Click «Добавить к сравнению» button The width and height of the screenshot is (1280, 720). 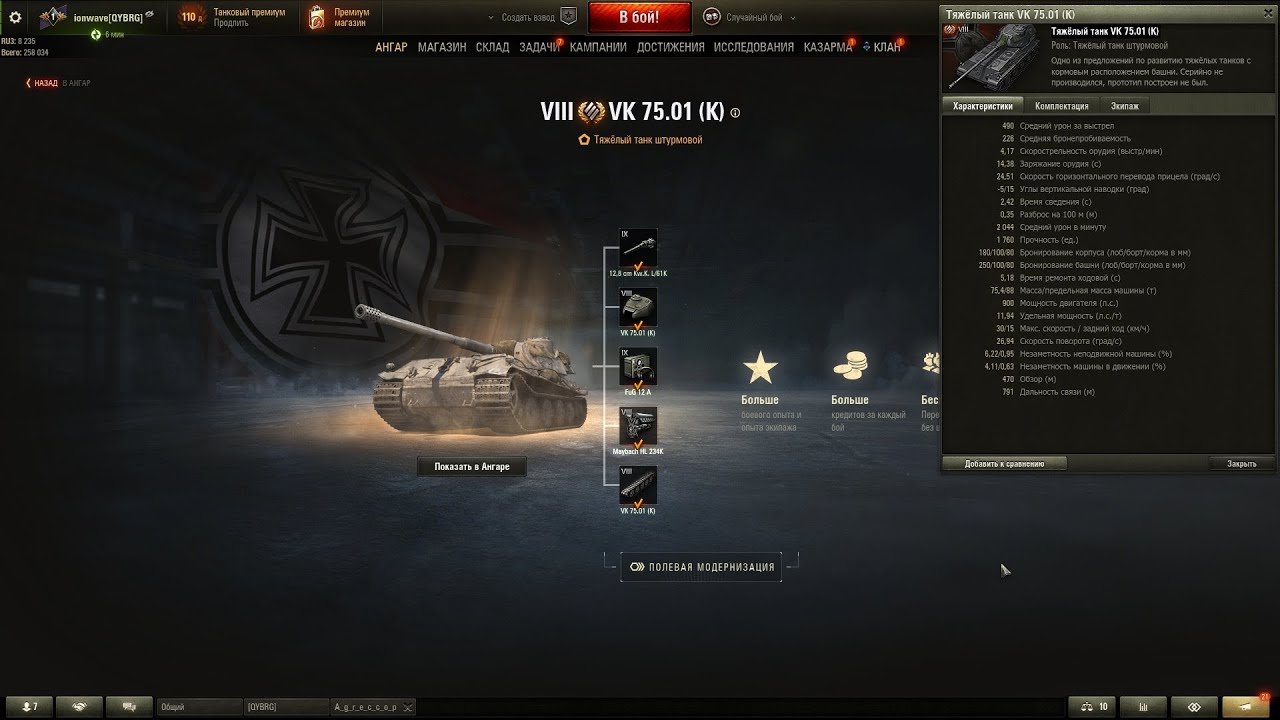tap(1004, 464)
